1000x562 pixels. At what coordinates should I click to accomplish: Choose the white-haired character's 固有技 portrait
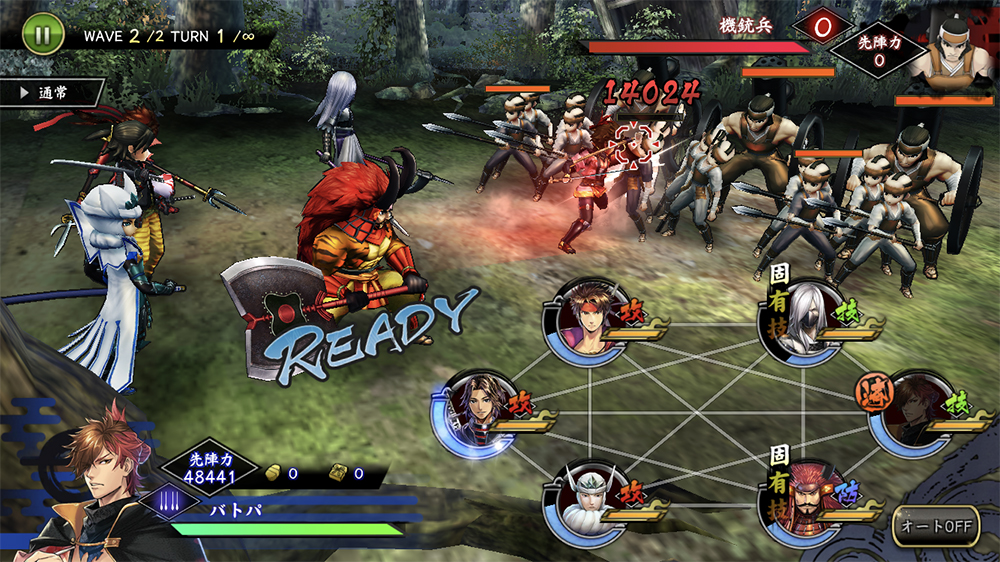click(x=797, y=321)
